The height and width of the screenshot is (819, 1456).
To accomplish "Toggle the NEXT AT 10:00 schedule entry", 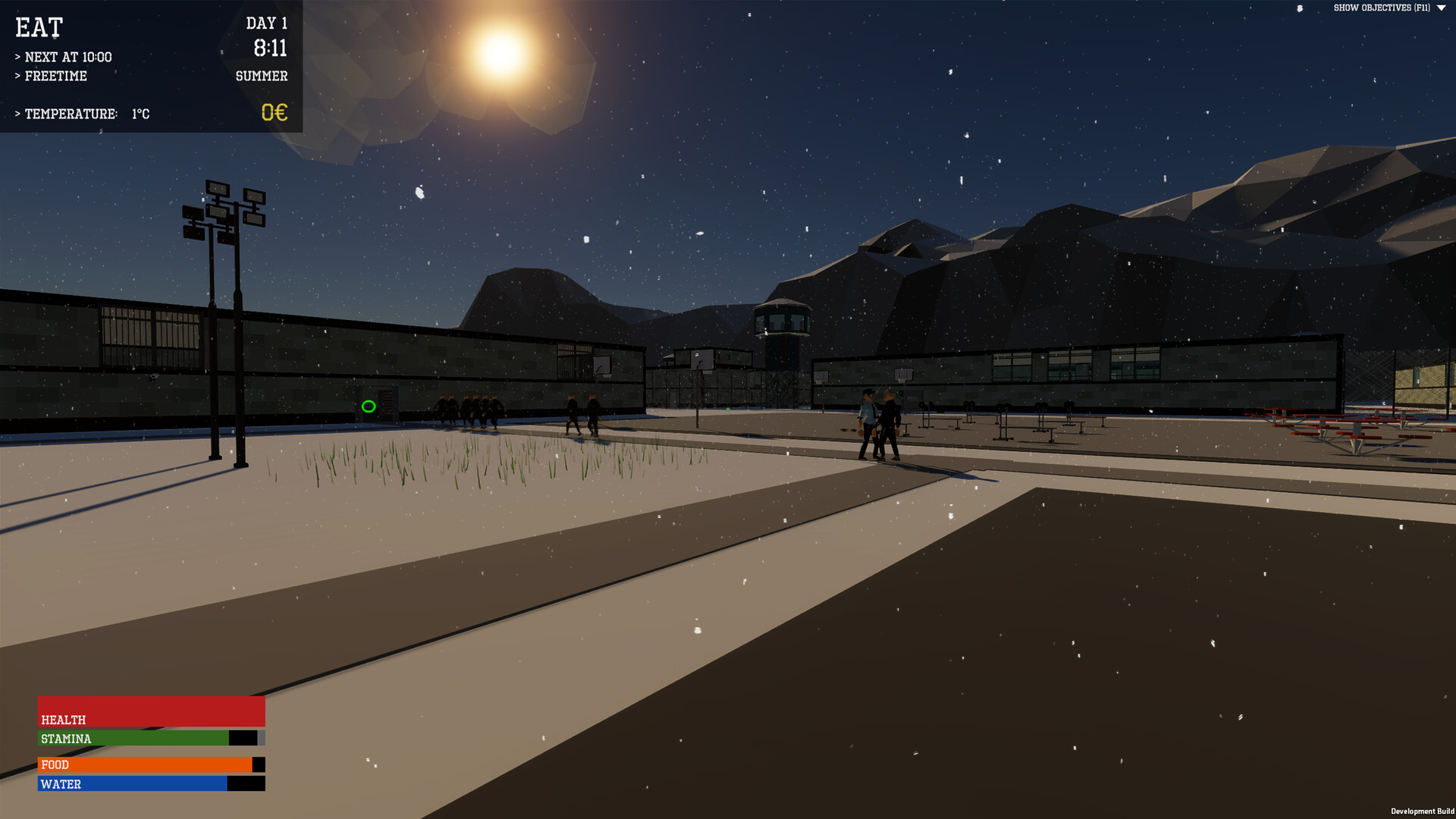I will tap(64, 56).
